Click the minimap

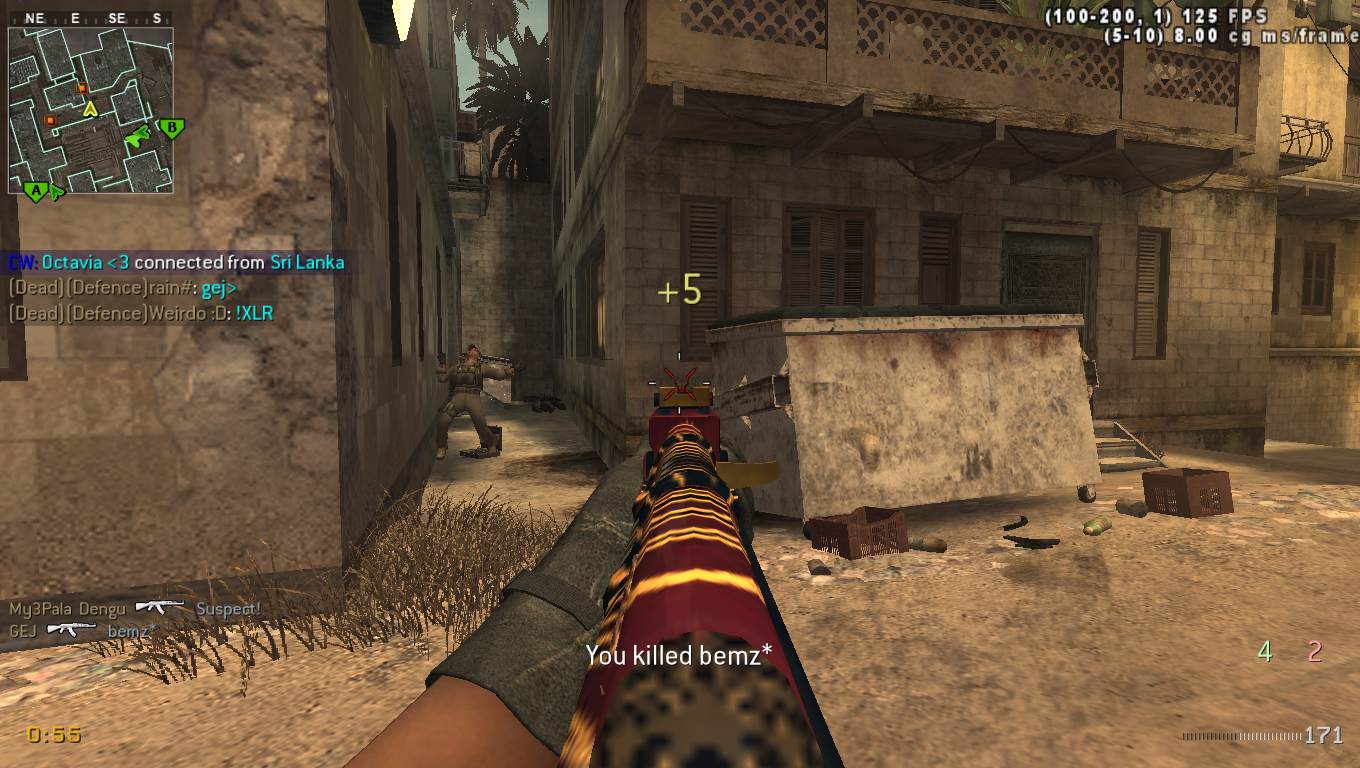(90, 110)
